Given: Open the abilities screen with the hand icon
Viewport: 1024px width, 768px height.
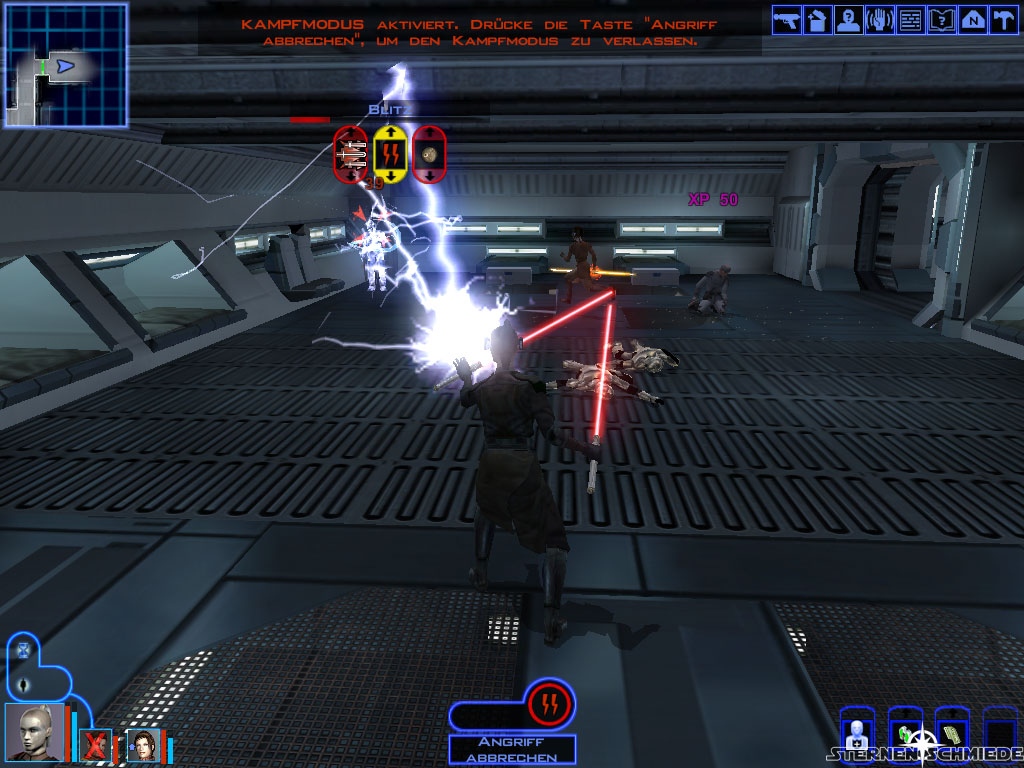Looking at the screenshot, I should (x=879, y=19).
